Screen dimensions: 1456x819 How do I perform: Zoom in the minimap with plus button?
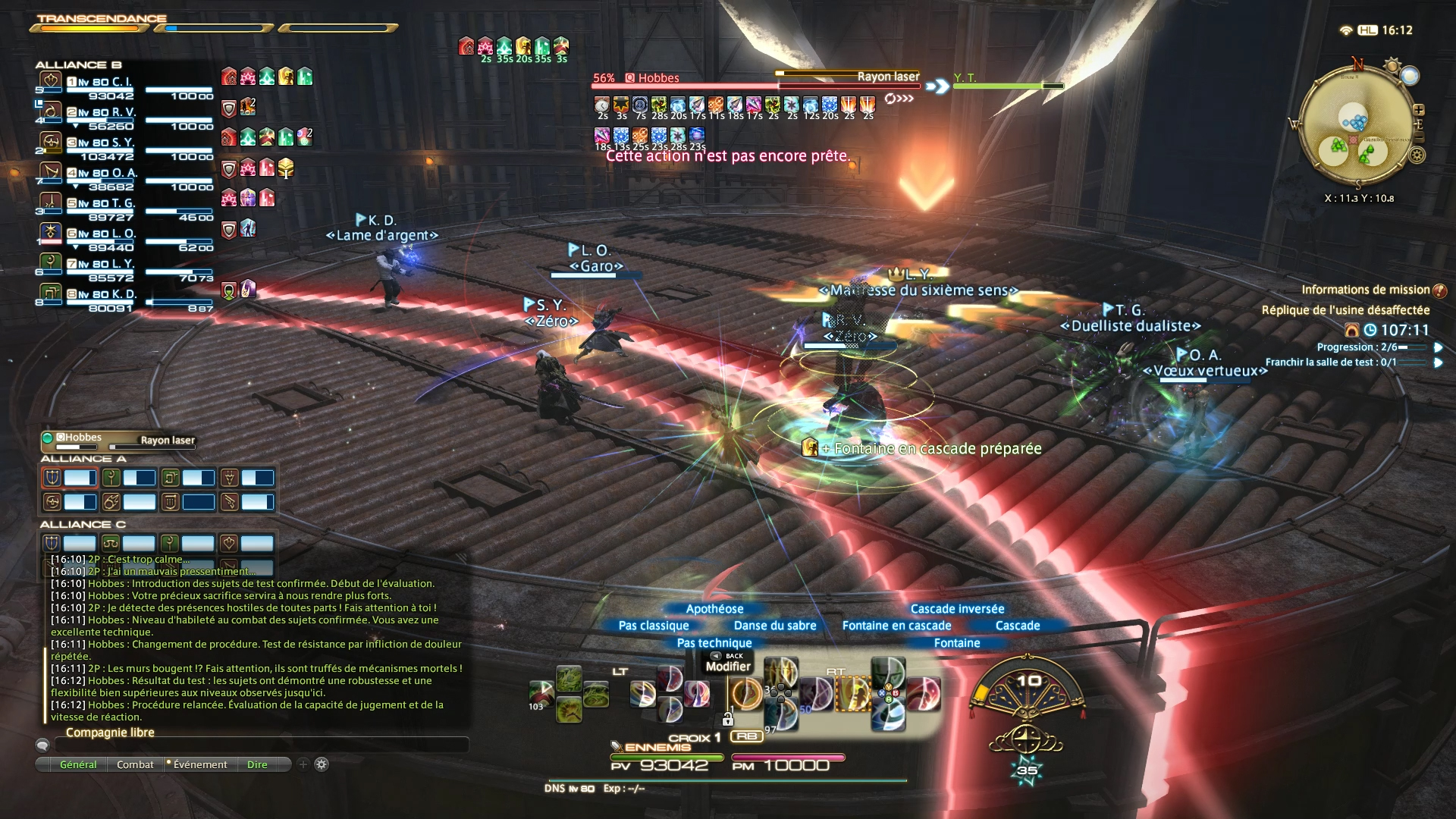1419,110
